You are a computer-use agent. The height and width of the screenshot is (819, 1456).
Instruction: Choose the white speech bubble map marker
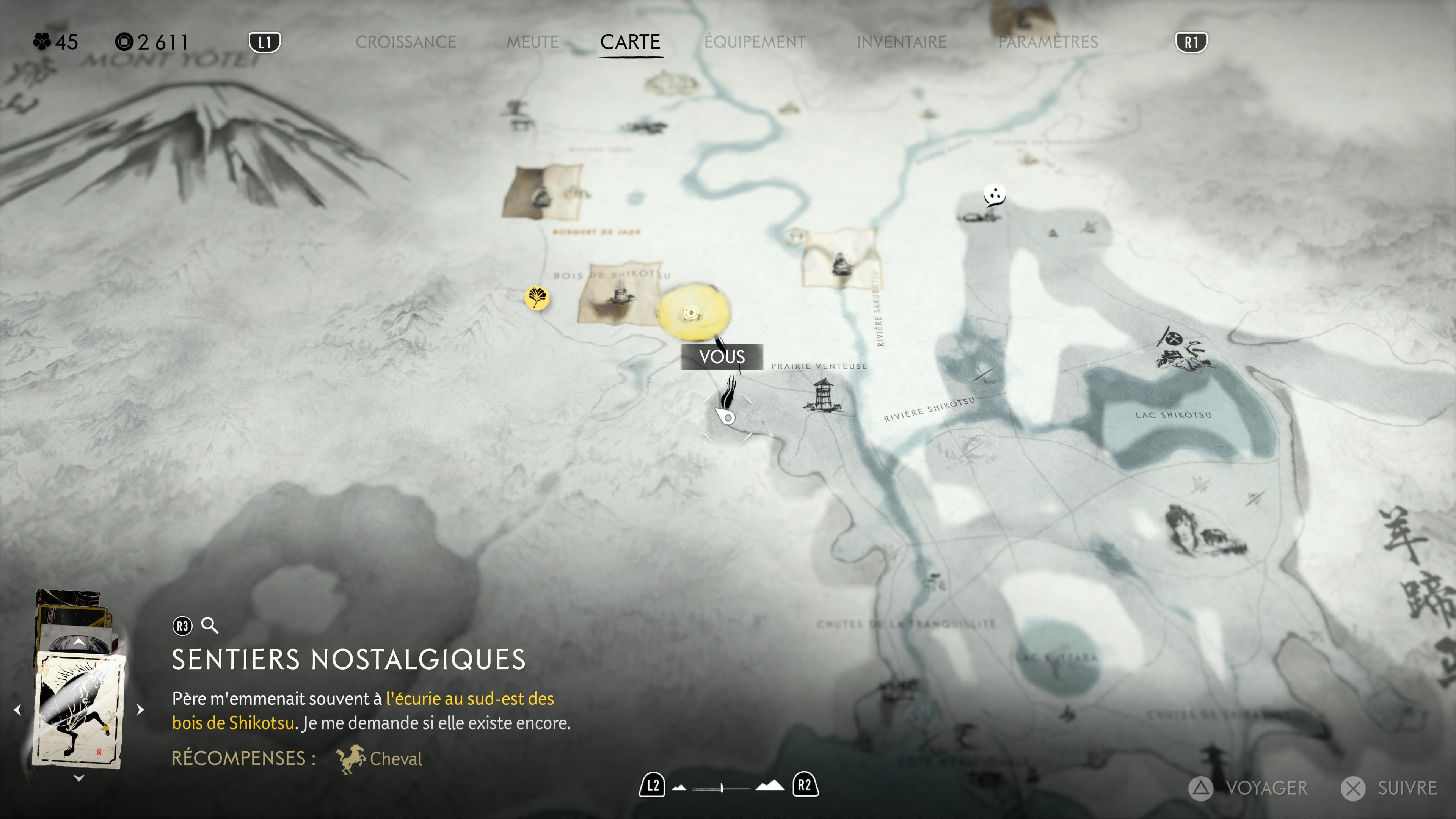[x=994, y=195]
